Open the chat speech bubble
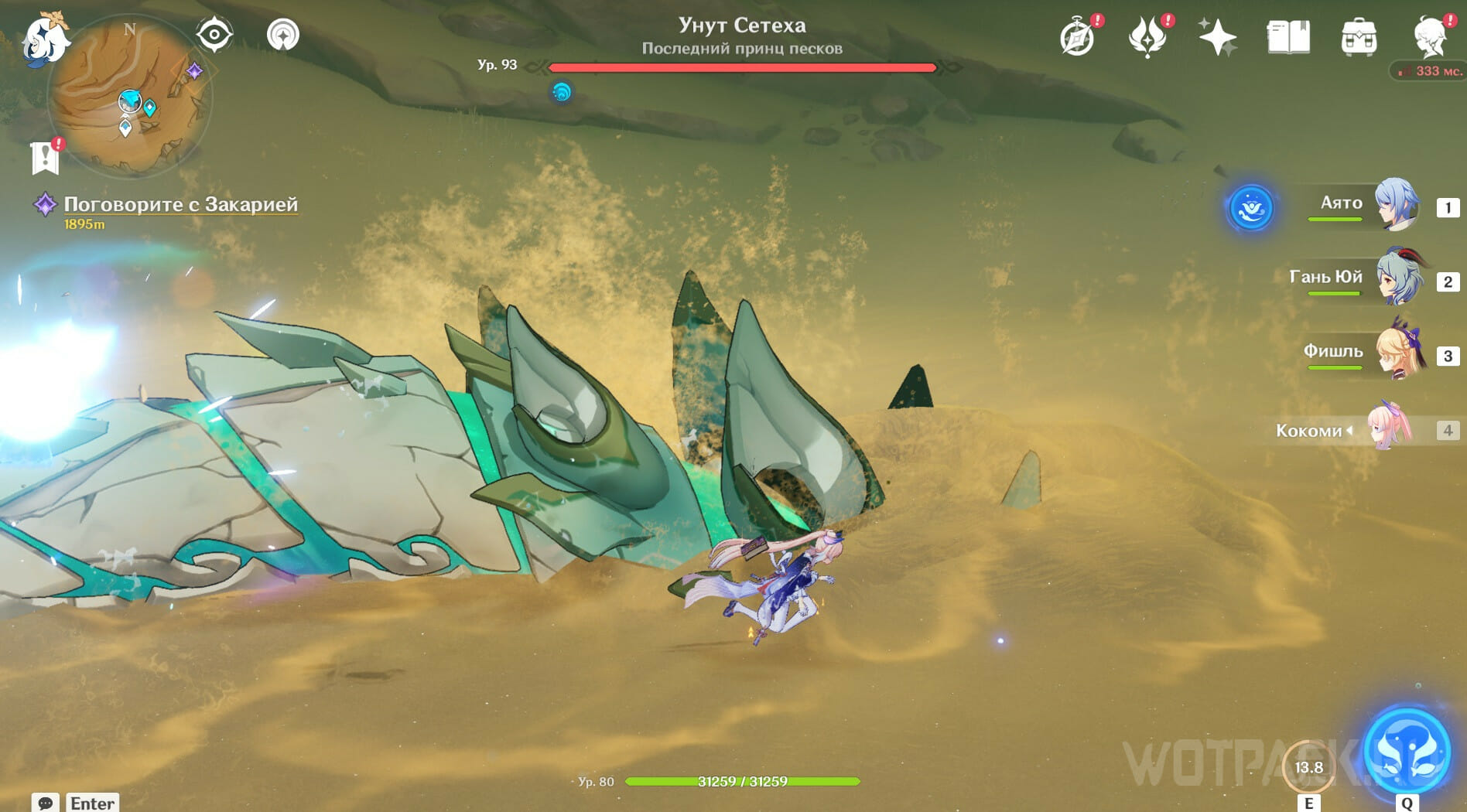Viewport: 1467px width, 812px height. tap(45, 803)
